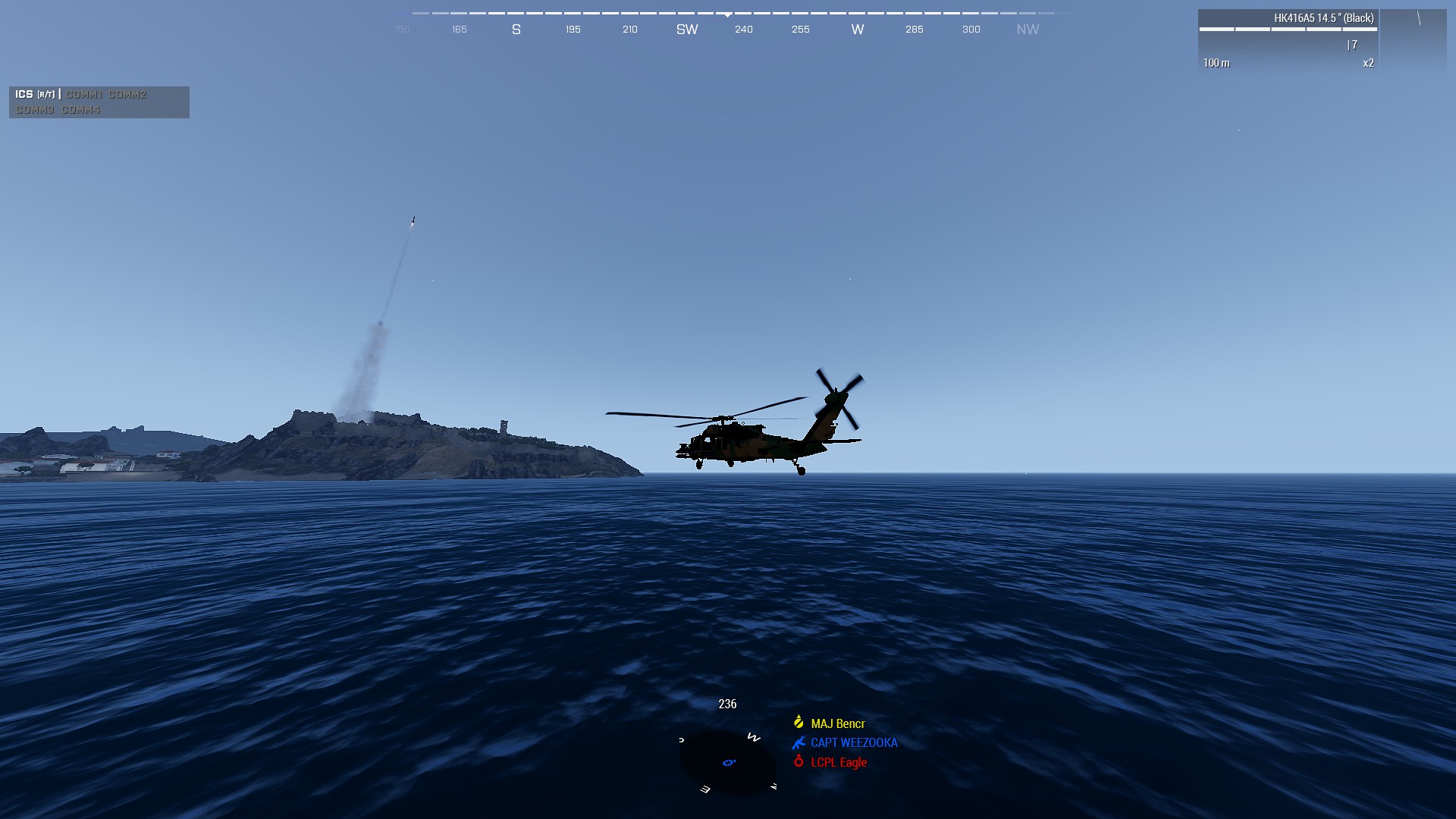This screenshot has height=819, width=1456.
Task: Click the ammo bar segments under the weapon name
Action: pos(1289,29)
